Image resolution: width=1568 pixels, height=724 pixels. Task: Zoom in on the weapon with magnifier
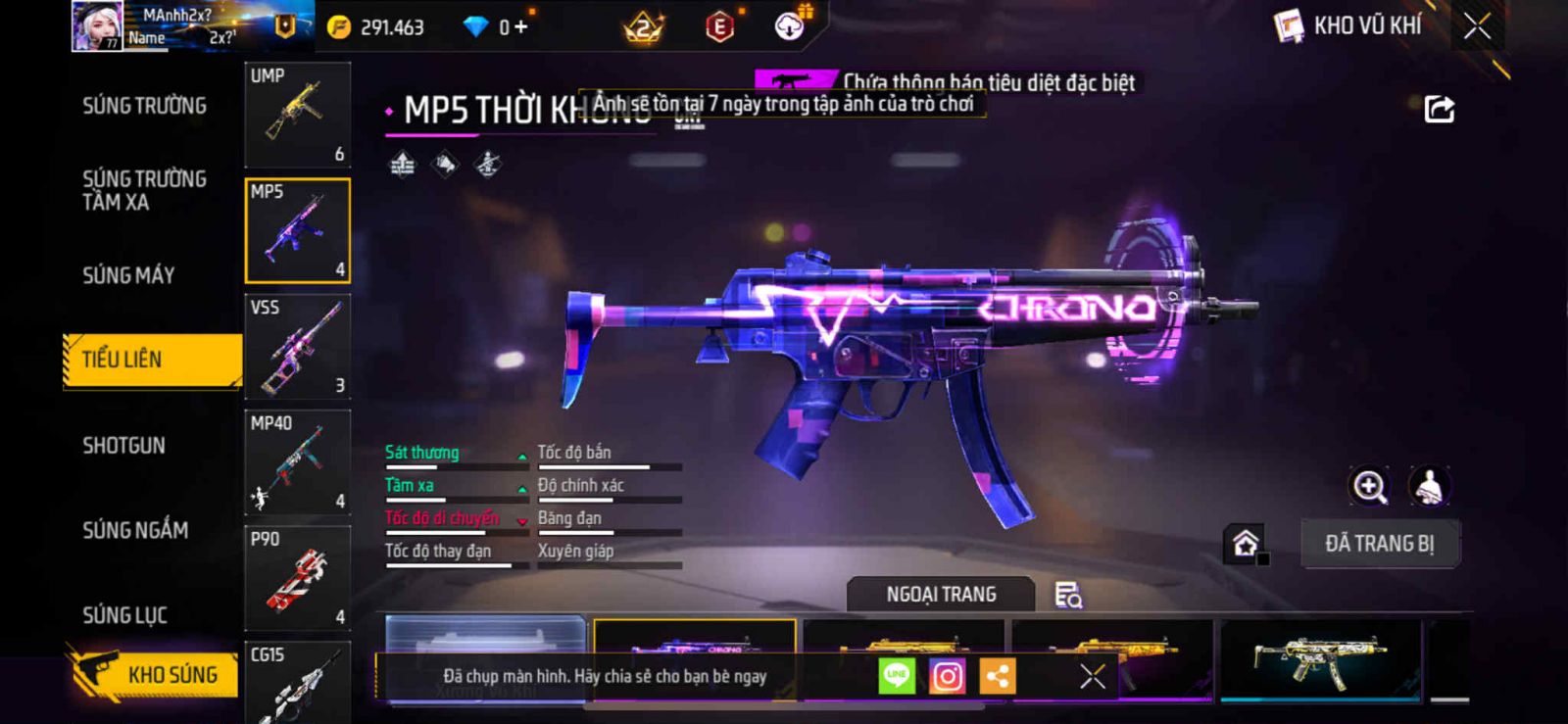(1369, 486)
